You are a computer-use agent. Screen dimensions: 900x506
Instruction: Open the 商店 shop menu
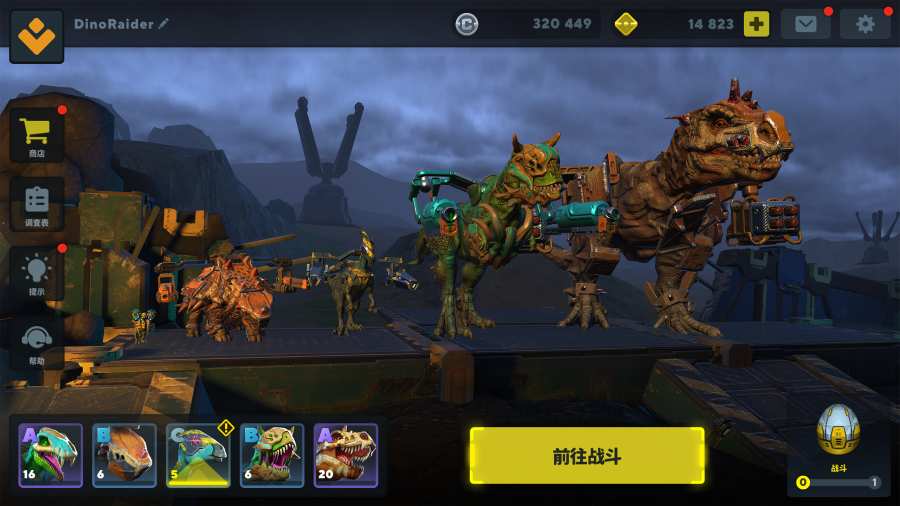point(37,136)
